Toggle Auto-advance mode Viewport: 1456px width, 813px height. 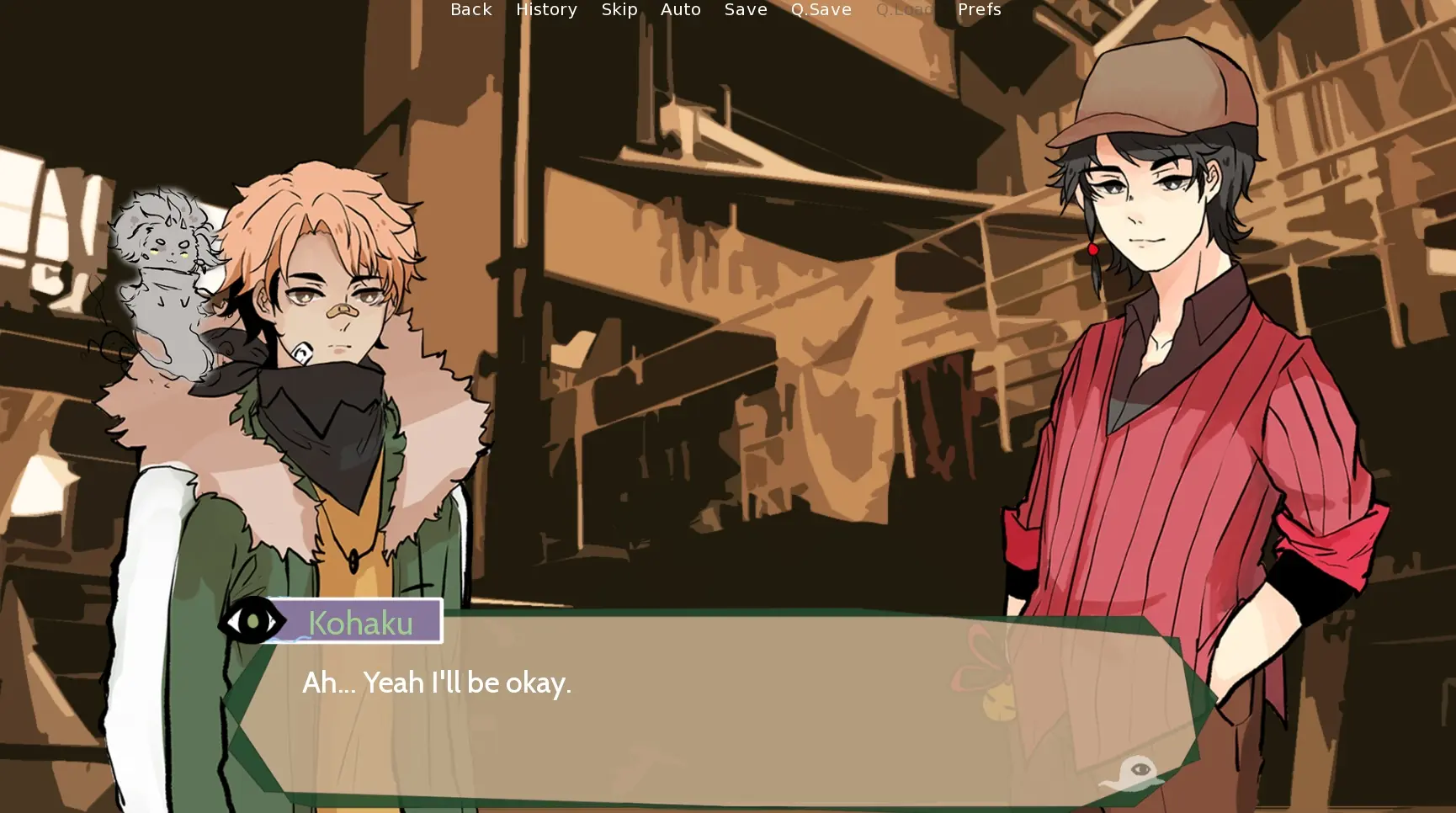[x=681, y=10]
